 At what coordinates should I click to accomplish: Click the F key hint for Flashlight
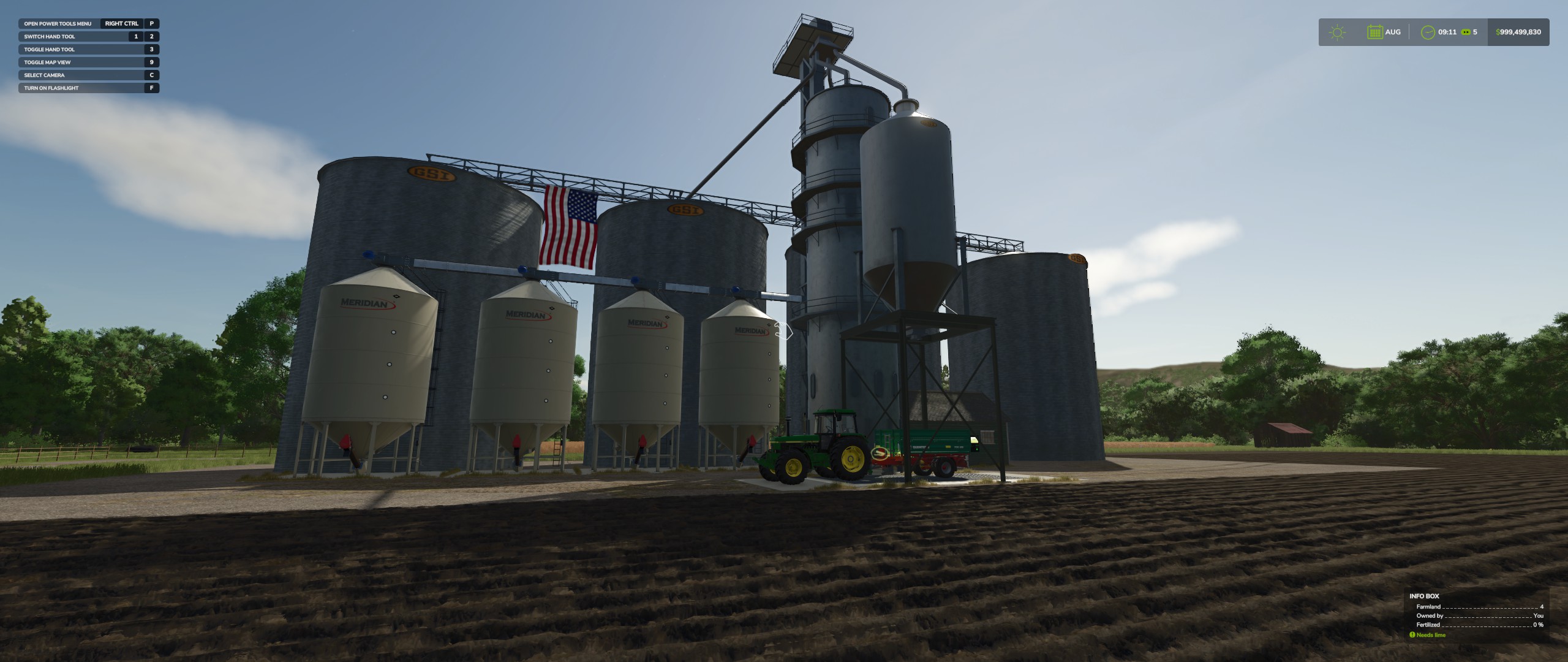click(151, 88)
